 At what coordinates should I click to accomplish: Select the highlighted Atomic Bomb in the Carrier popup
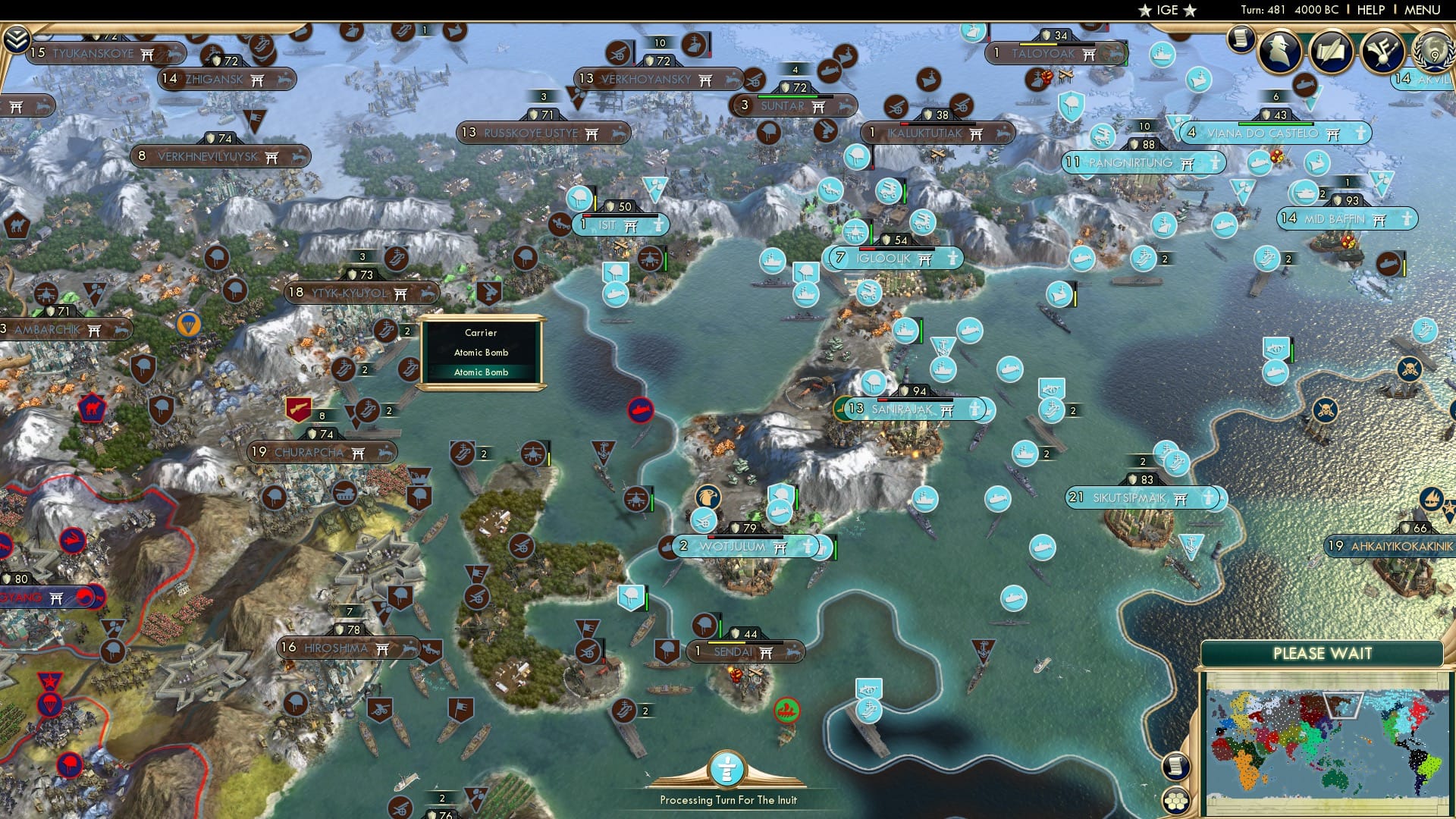pos(481,372)
